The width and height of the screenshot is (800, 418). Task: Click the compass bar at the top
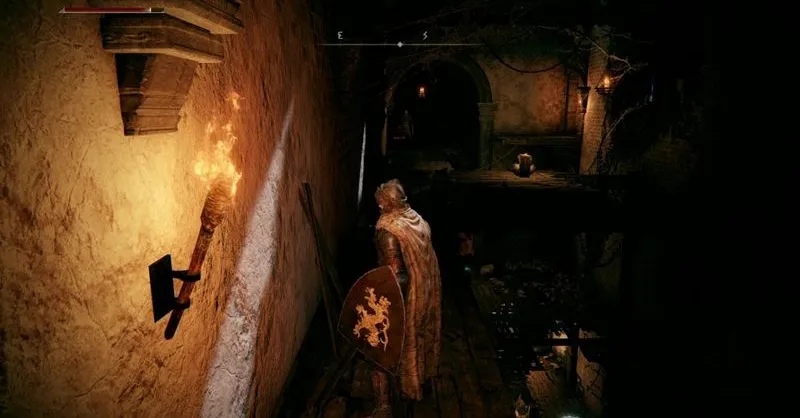[399, 44]
